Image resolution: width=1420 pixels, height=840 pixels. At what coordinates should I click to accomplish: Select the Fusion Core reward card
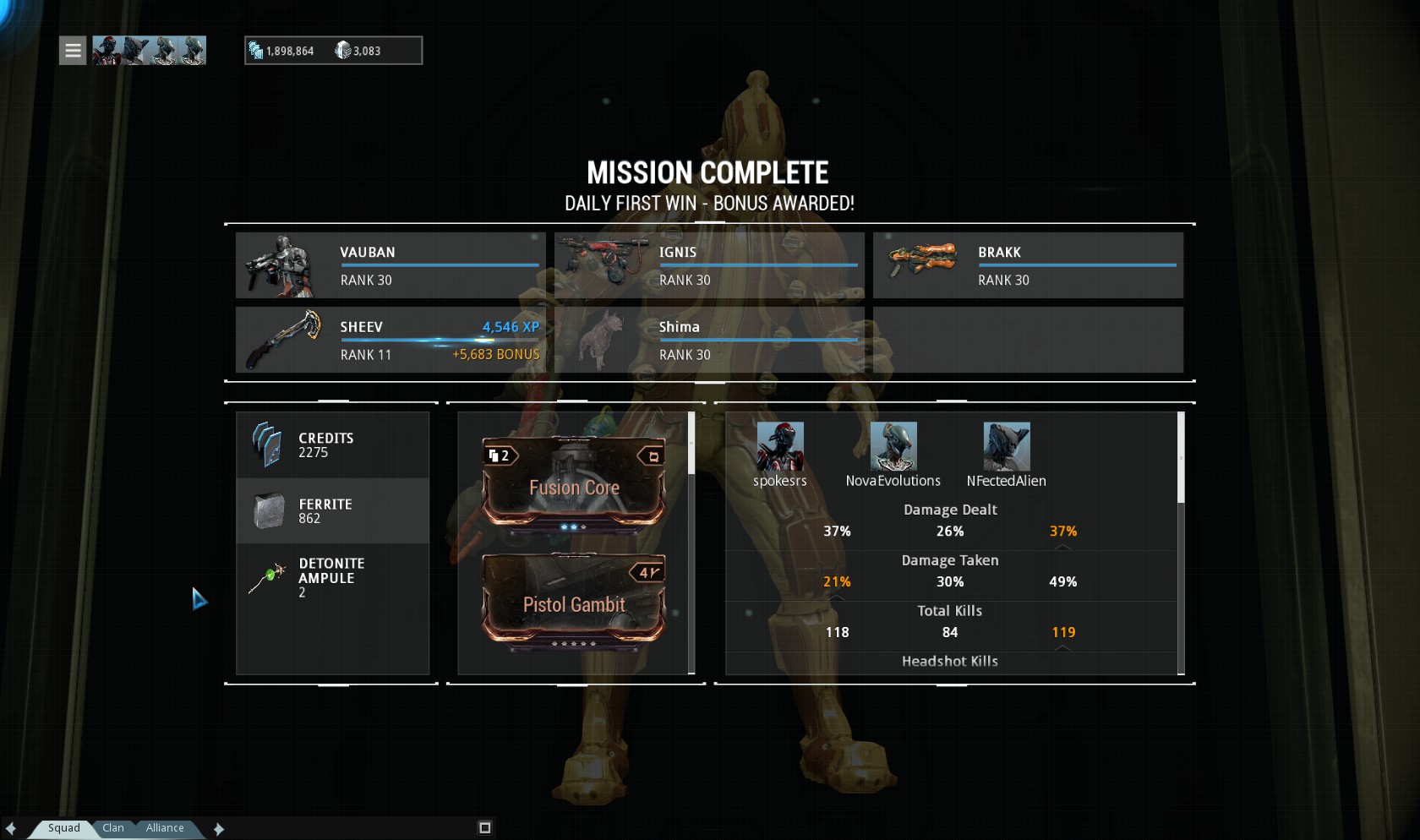(574, 483)
